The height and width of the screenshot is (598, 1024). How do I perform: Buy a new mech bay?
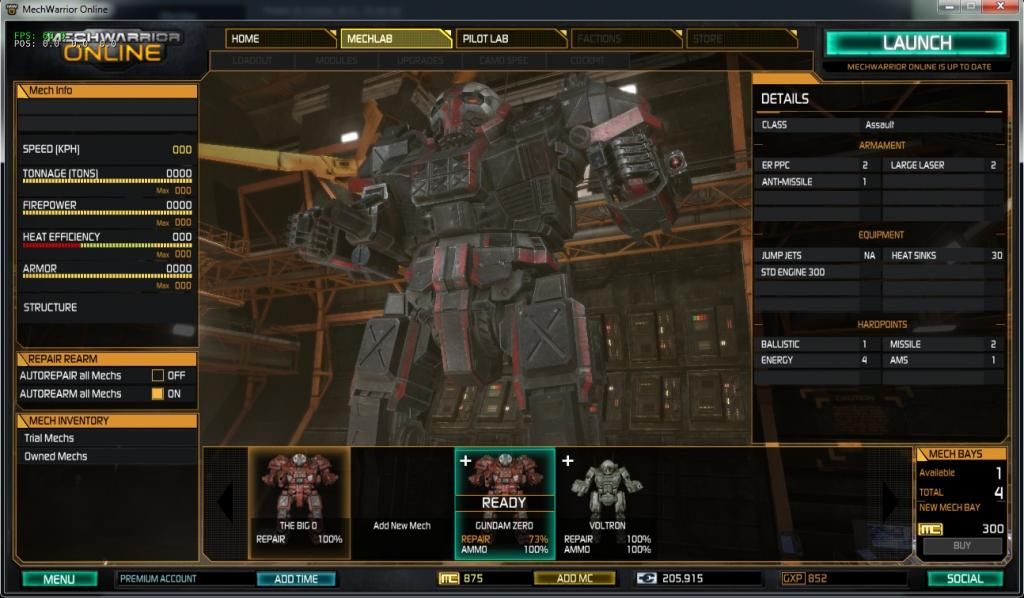[x=962, y=547]
